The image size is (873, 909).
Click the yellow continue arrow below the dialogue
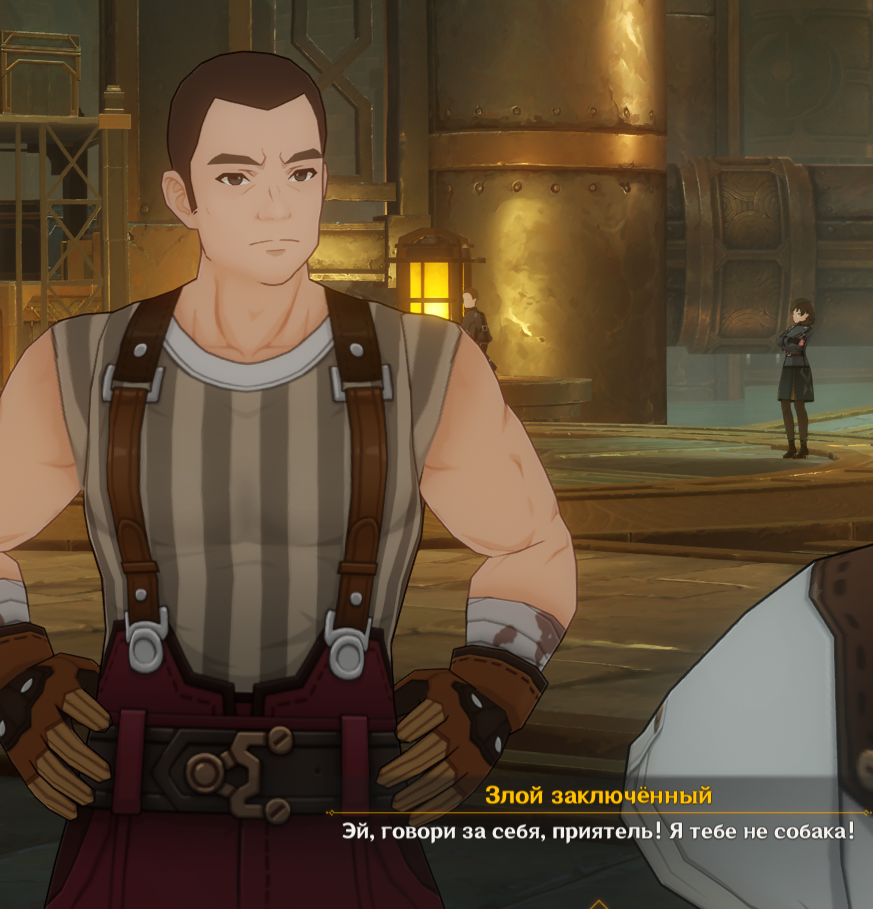tap(598, 903)
